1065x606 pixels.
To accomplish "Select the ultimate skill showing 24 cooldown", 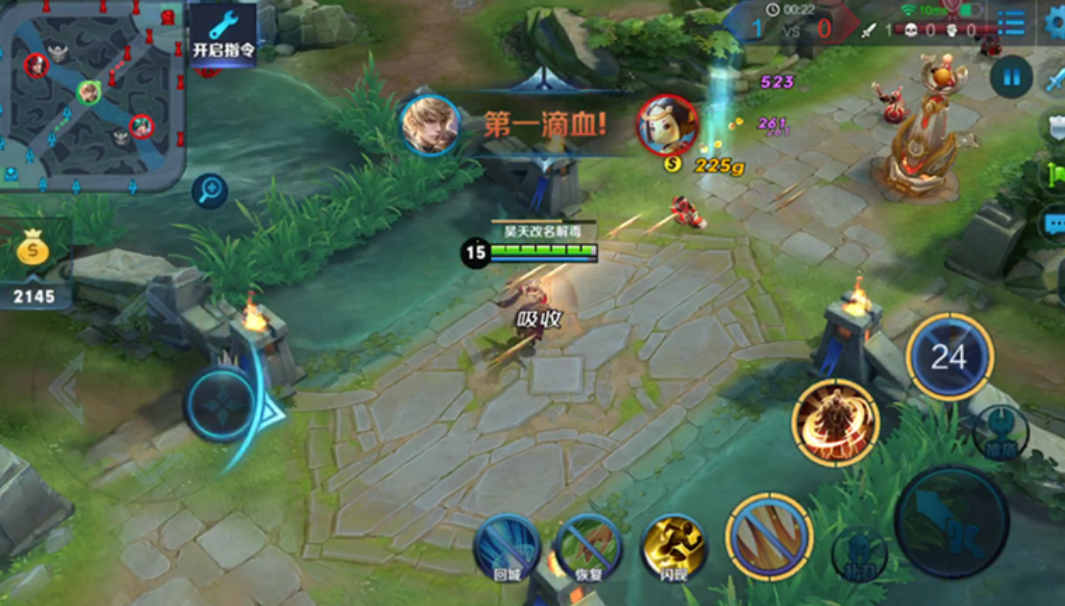I will tap(949, 357).
